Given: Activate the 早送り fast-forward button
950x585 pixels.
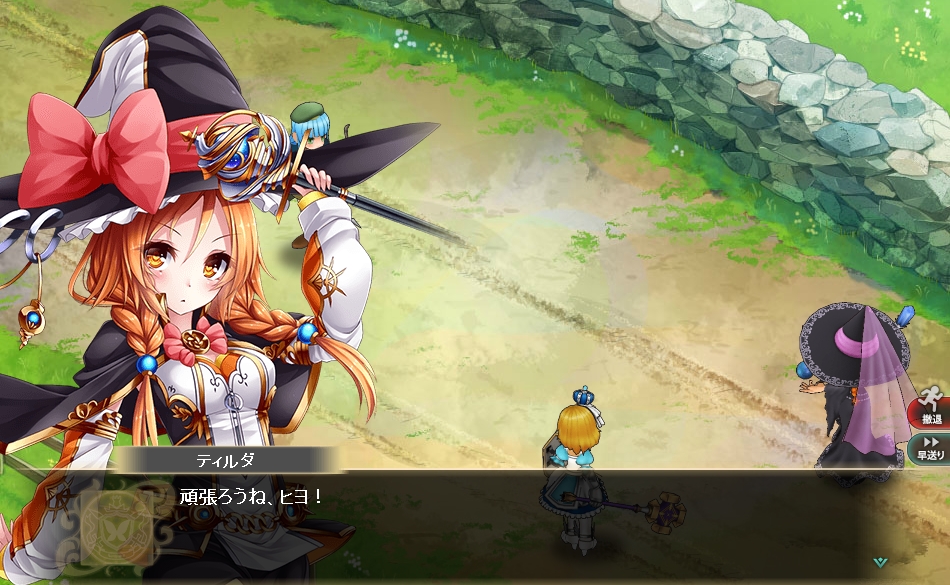Looking at the screenshot, I should [x=930, y=447].
